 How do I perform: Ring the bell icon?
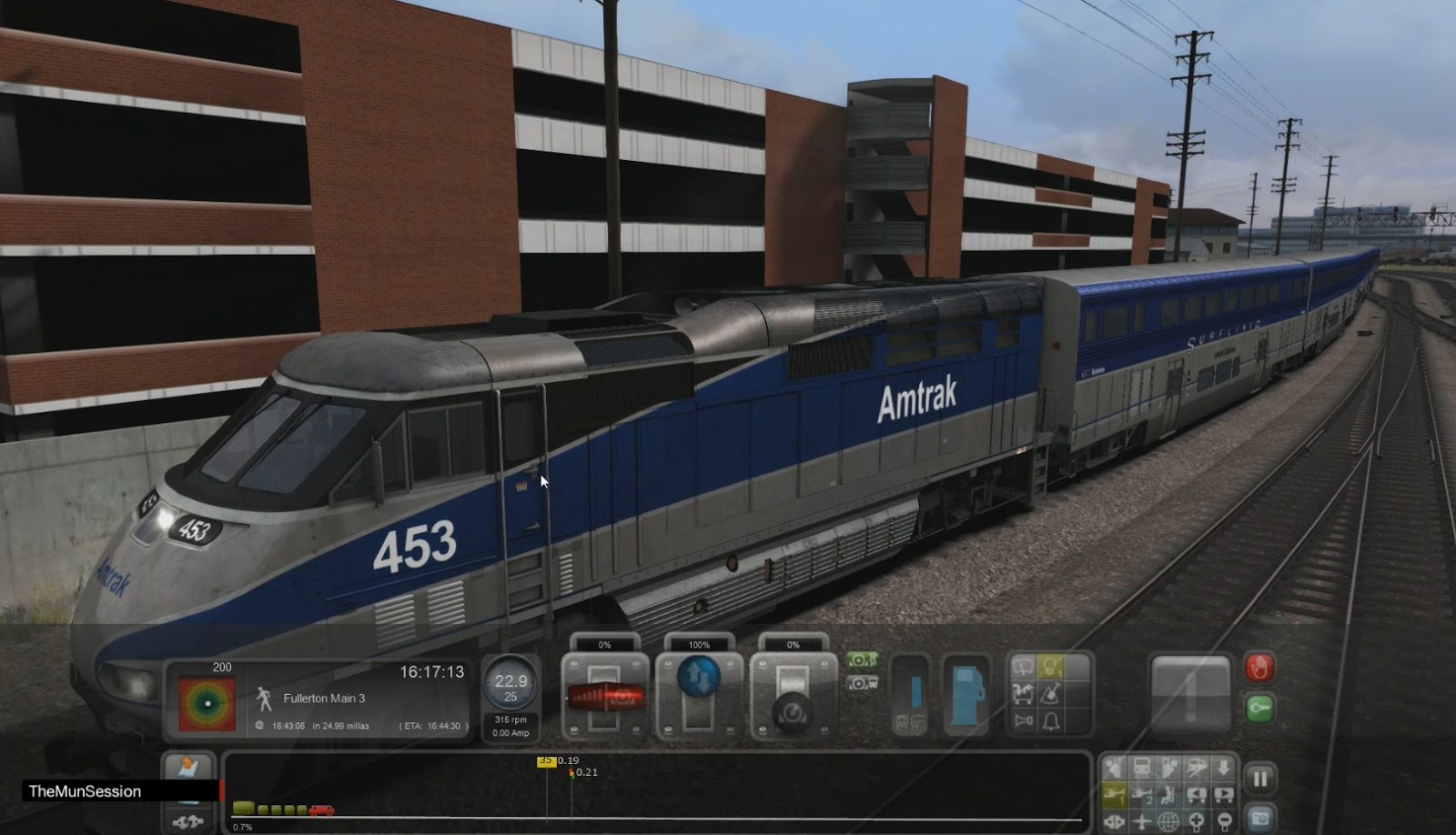click(1051, 720)
